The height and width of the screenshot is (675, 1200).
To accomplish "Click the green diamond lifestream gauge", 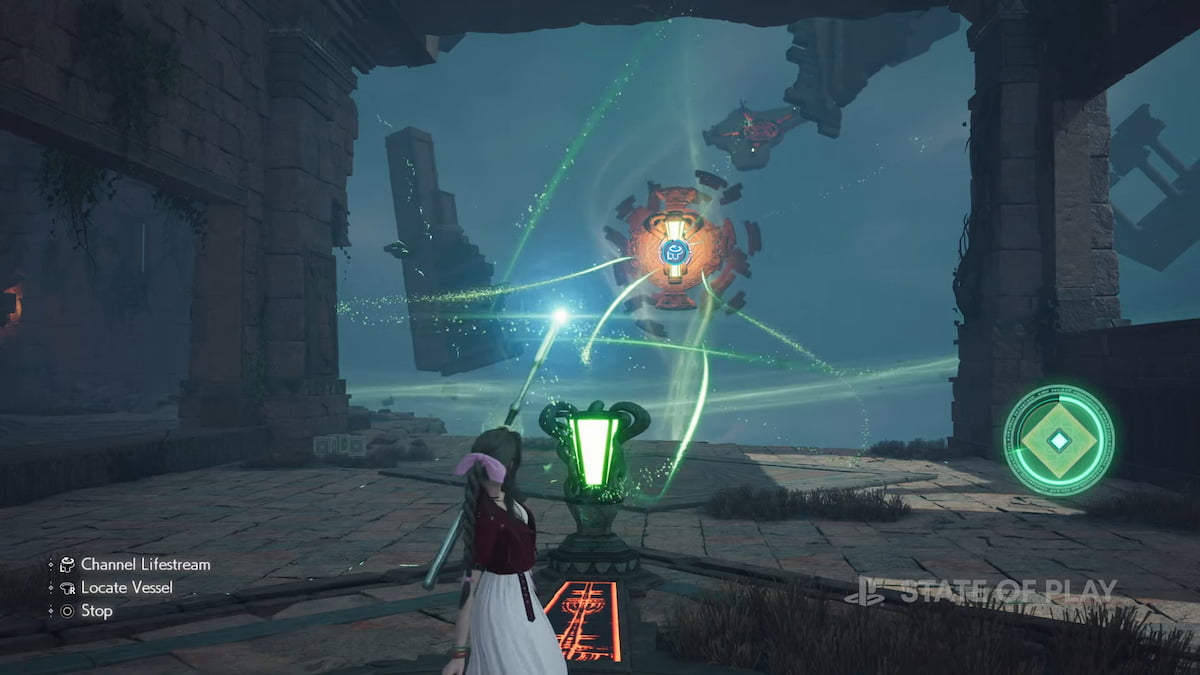I will coord(1058,440).
